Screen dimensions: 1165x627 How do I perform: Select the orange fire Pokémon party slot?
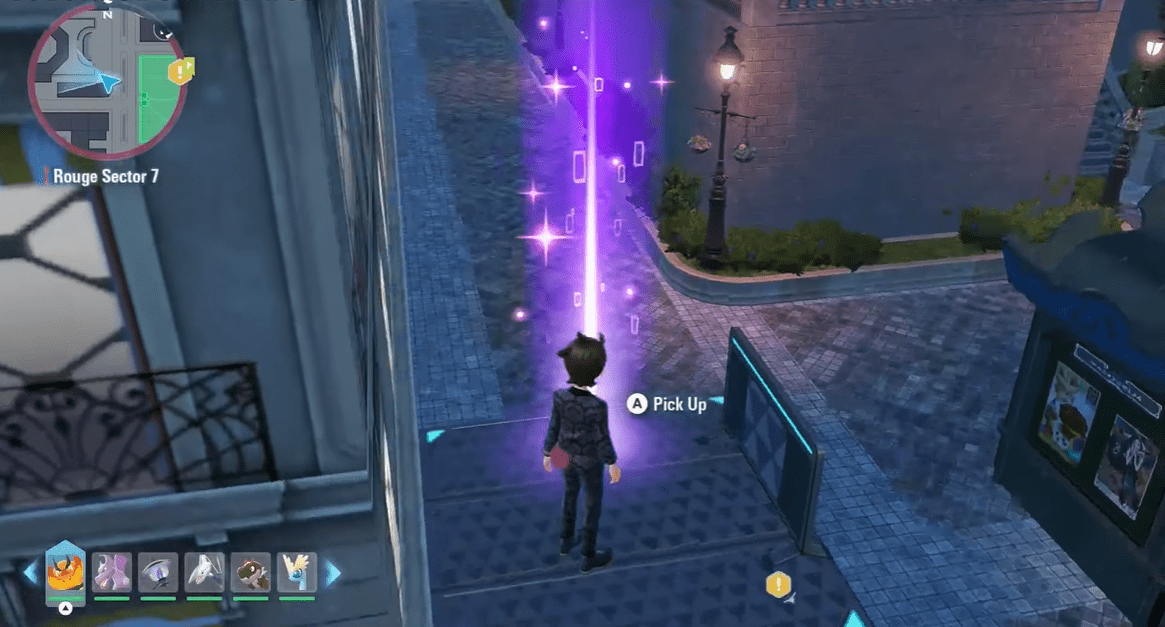(65, 573)
